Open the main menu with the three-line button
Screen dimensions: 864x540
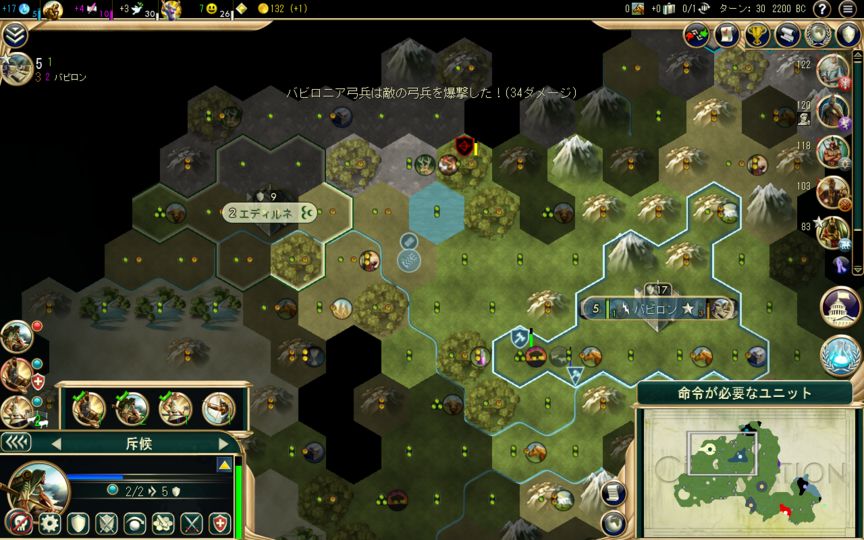(848, 9)
